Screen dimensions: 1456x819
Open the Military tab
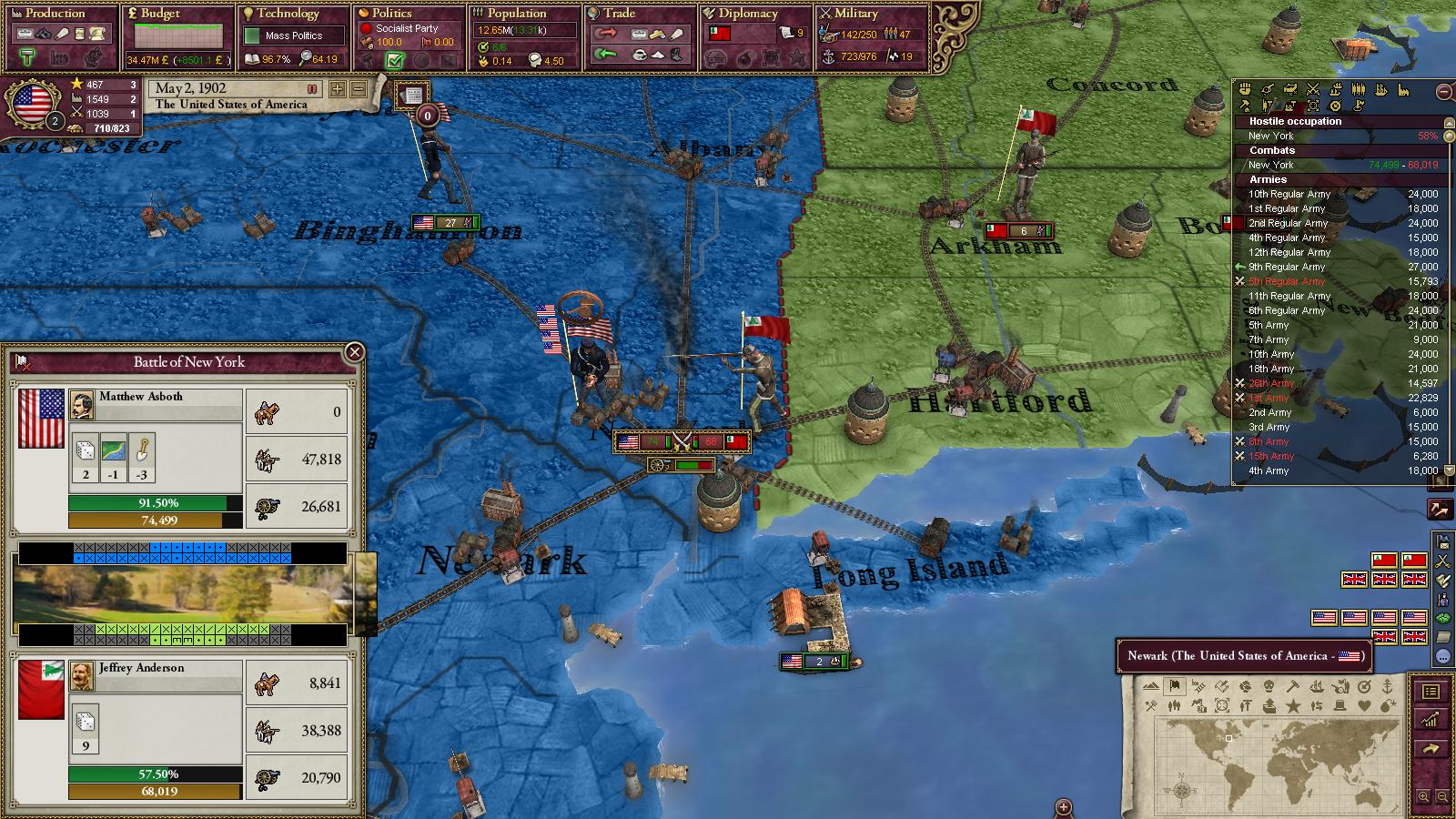[x=856, y=14]
